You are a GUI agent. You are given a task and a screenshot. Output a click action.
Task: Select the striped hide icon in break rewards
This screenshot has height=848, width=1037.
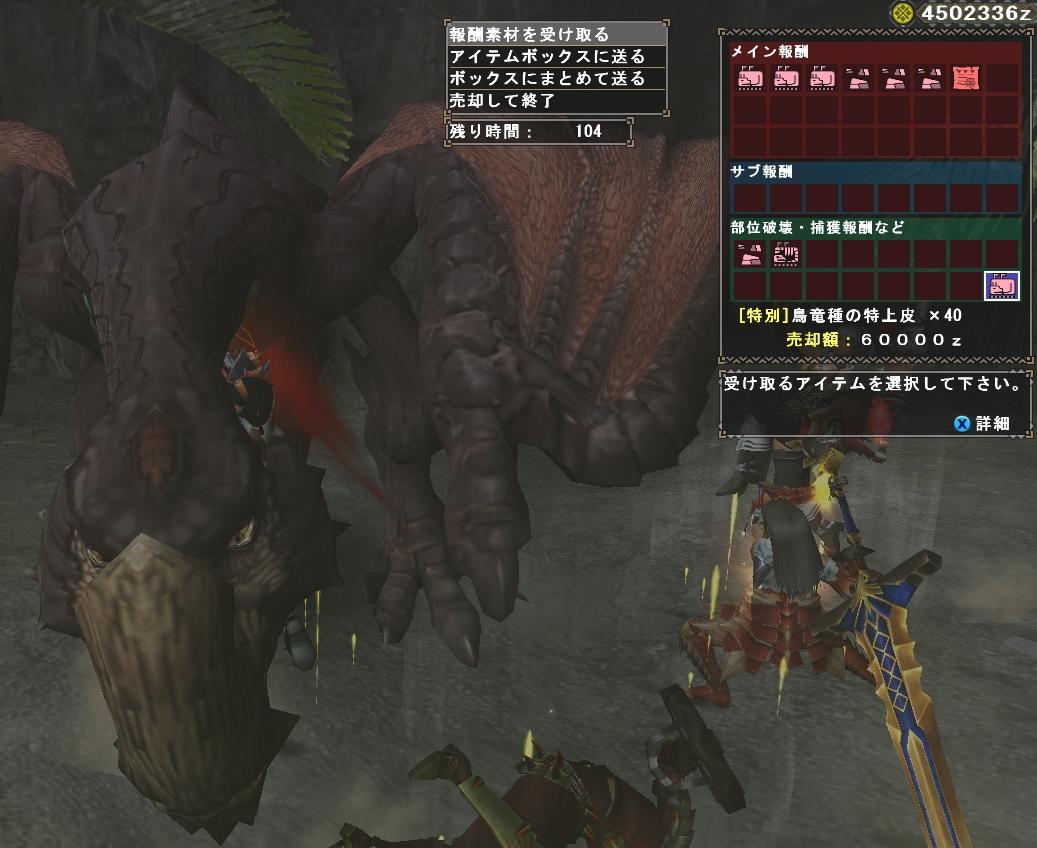pos(785,254)
